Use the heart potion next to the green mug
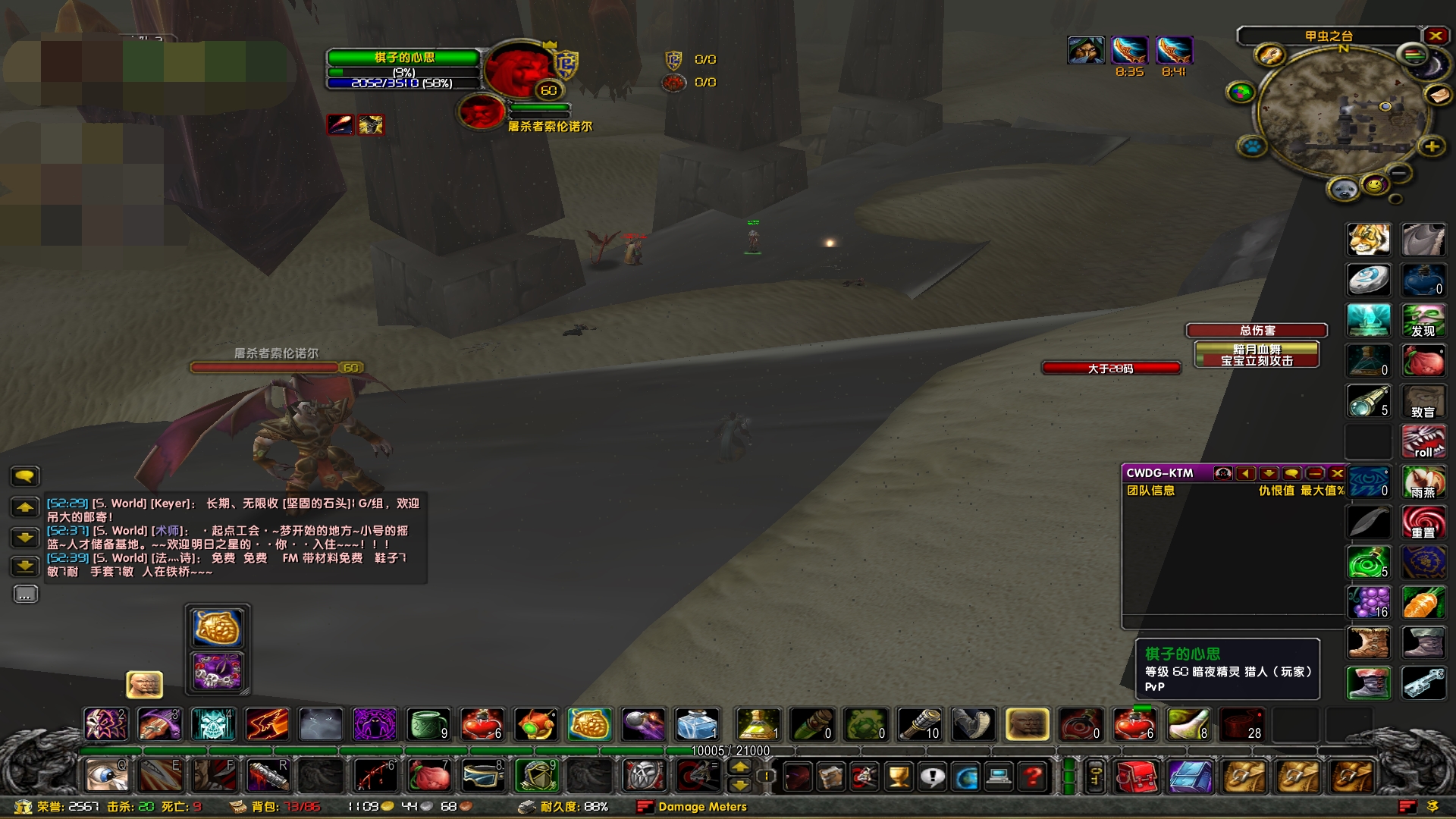This screenshot has height=819, width=1456. 482,724
